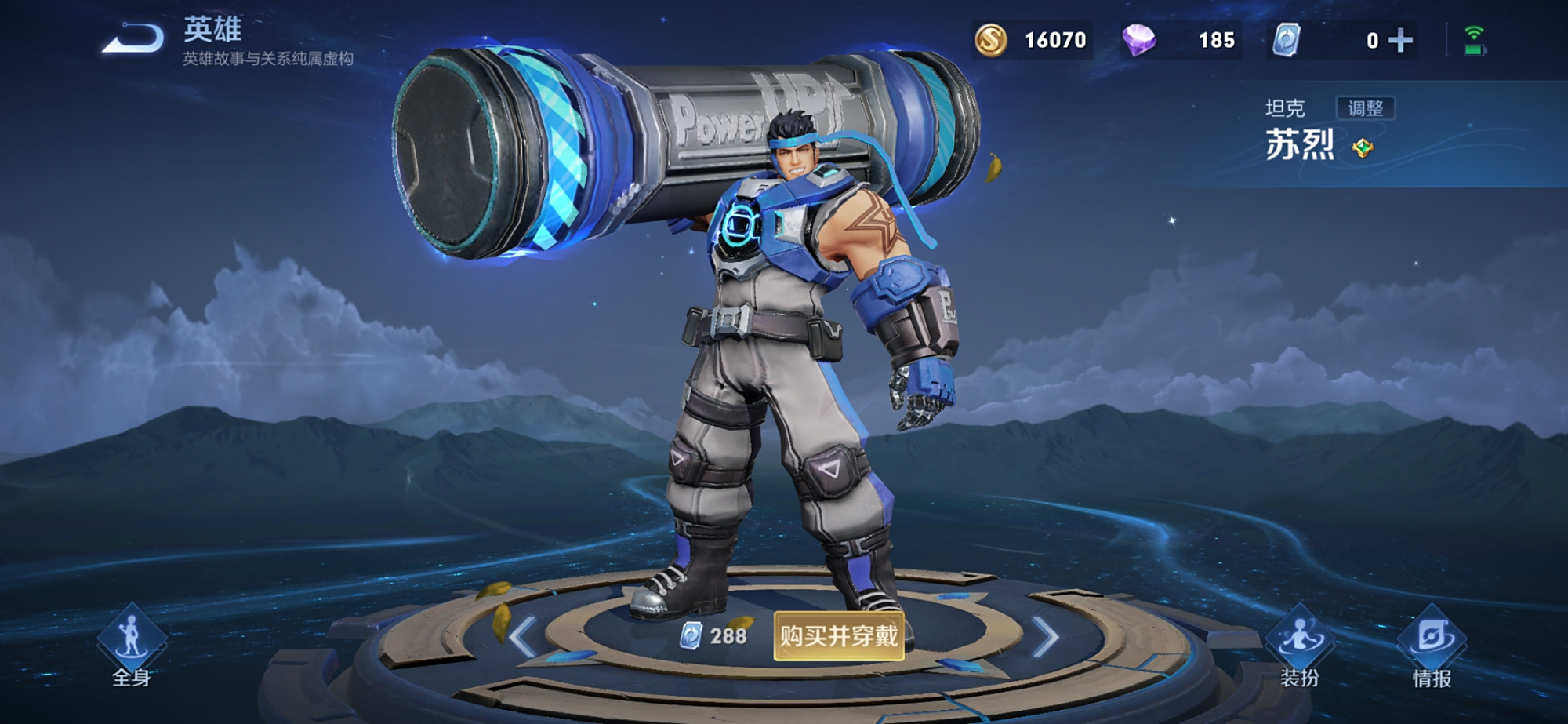1568x724 pixels.
Task: Click the 购买并穿戴 buy and equip button
Action: point(838,635)
